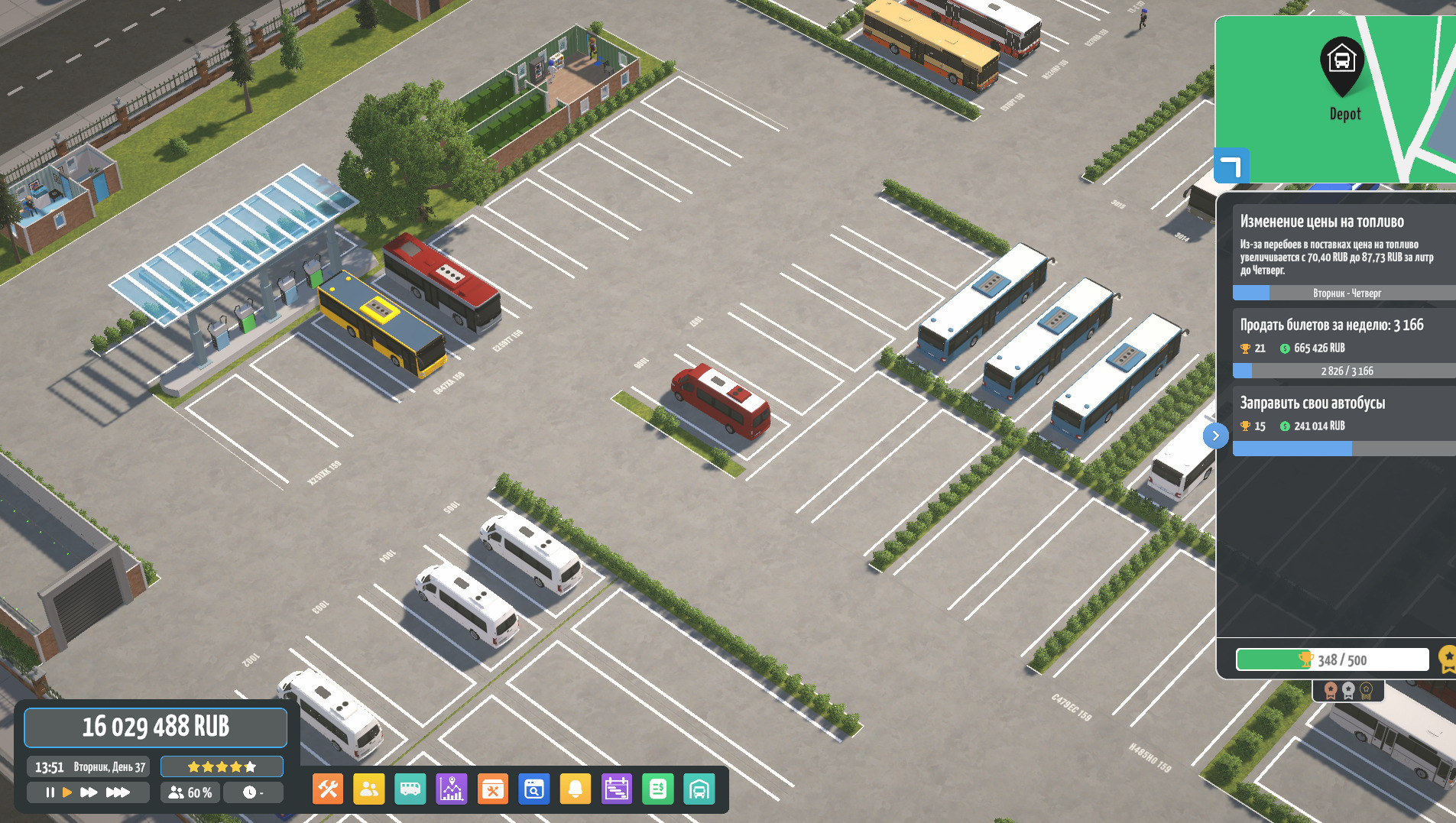Show the route statistics chart
Viewport: 1456px width, 823px height.
452,789
